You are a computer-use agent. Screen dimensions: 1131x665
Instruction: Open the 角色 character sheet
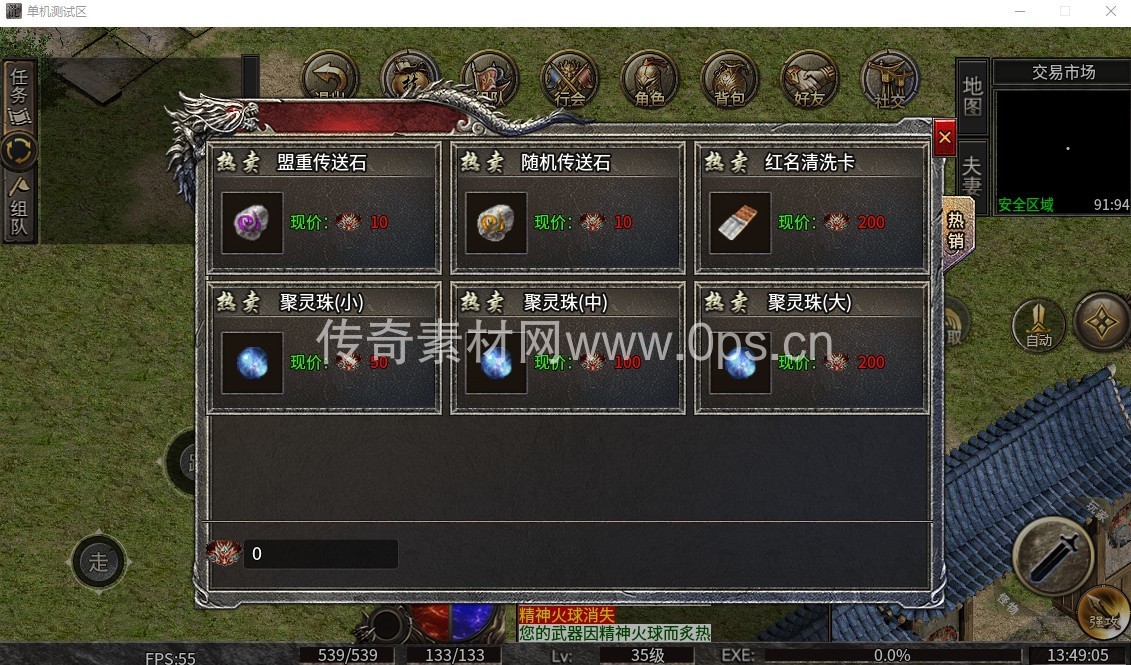tap(650, 80)
